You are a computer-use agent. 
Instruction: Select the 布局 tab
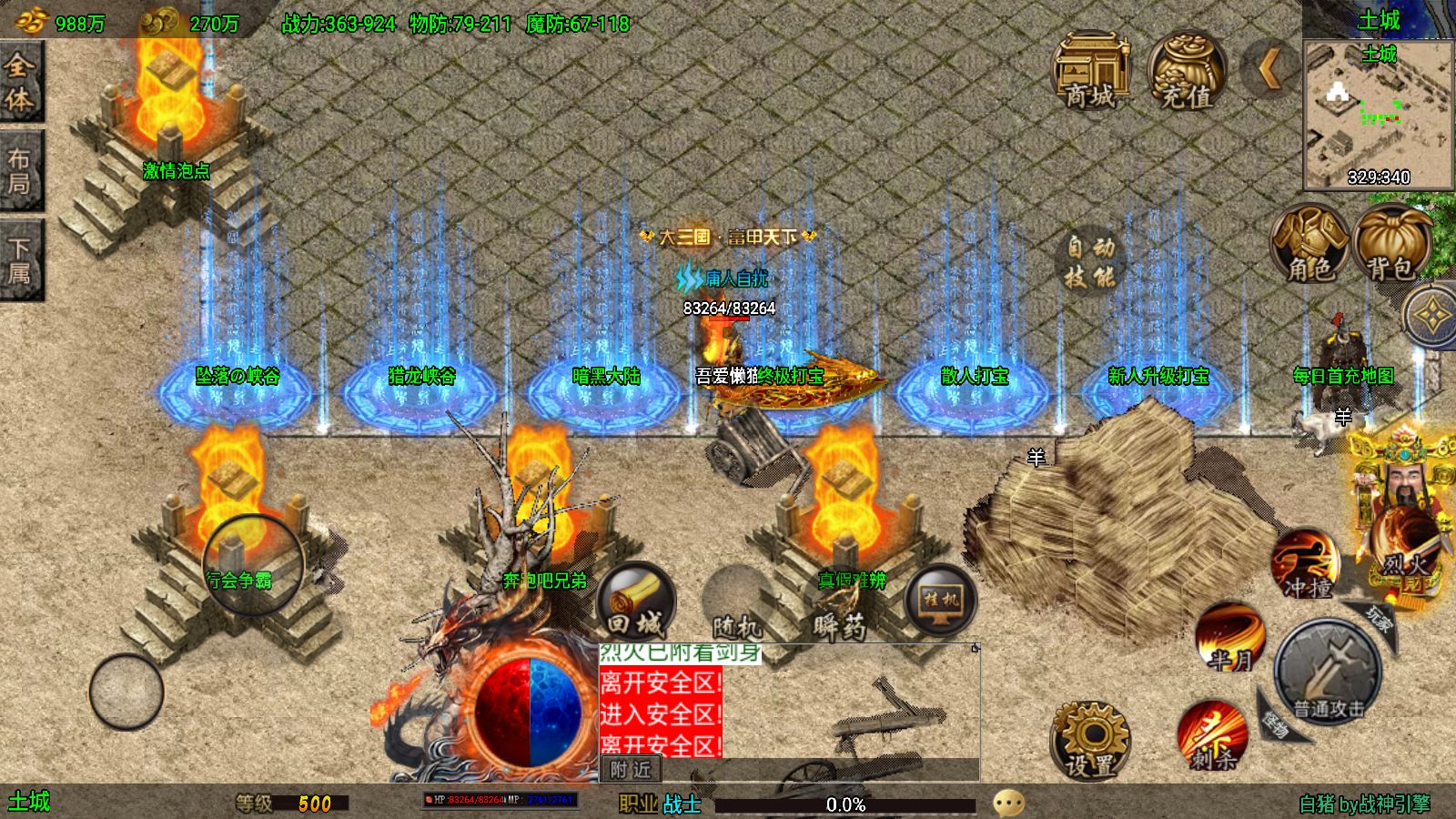click(x=20, y=172)
